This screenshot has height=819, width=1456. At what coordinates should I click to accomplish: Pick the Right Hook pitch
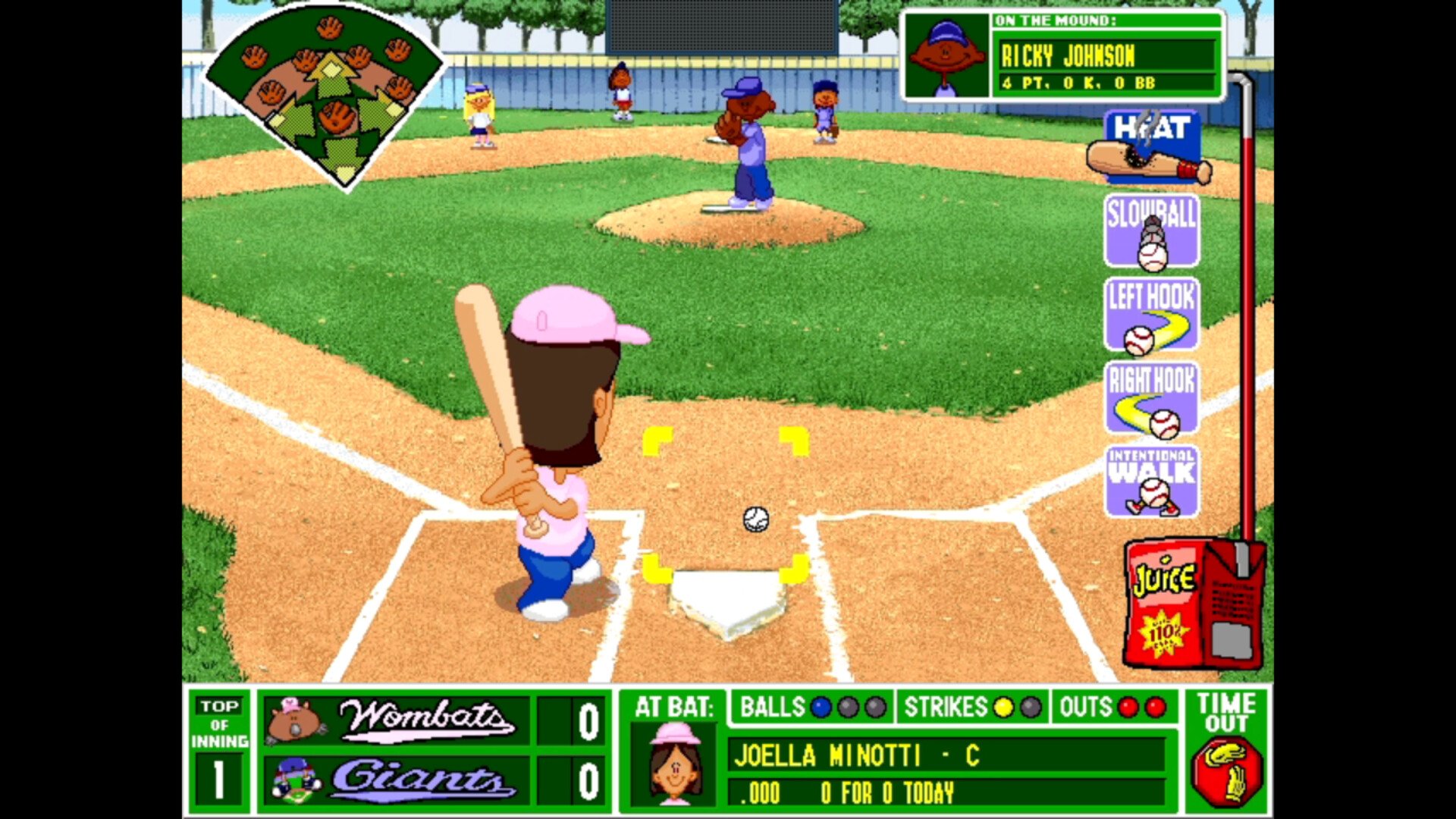1151,398
